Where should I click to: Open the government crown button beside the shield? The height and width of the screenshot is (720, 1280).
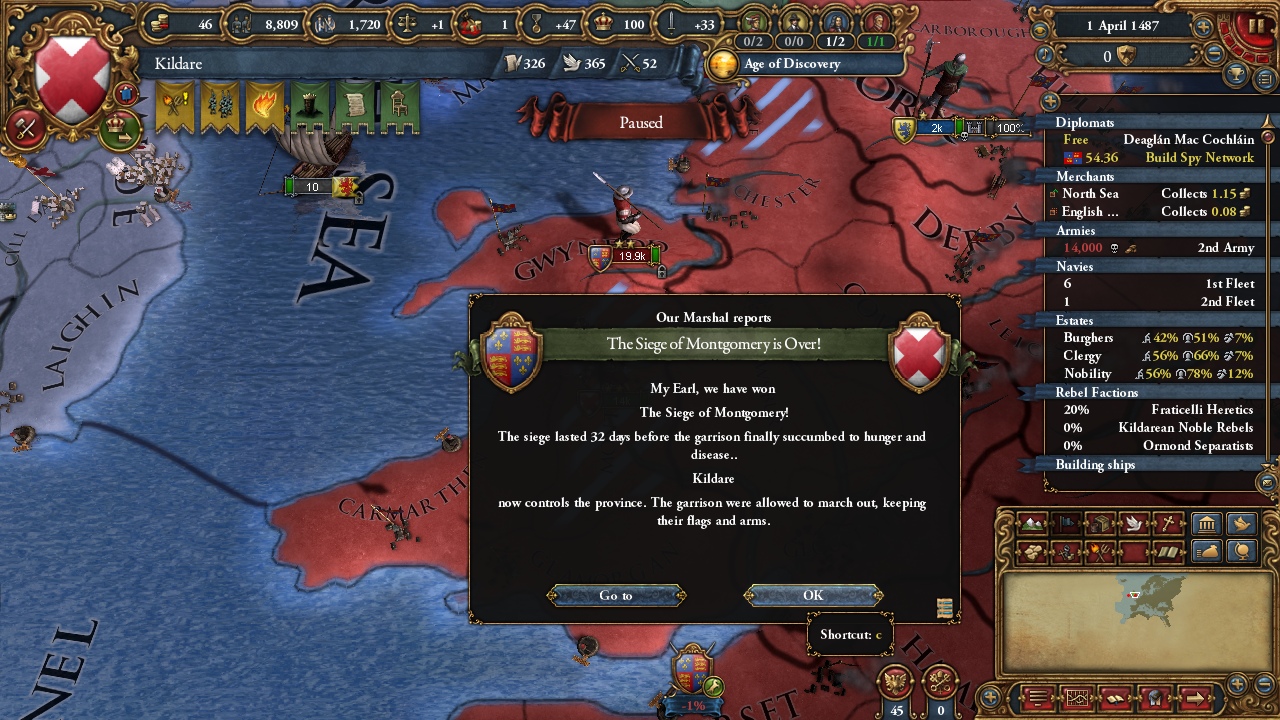pos(119,128)
